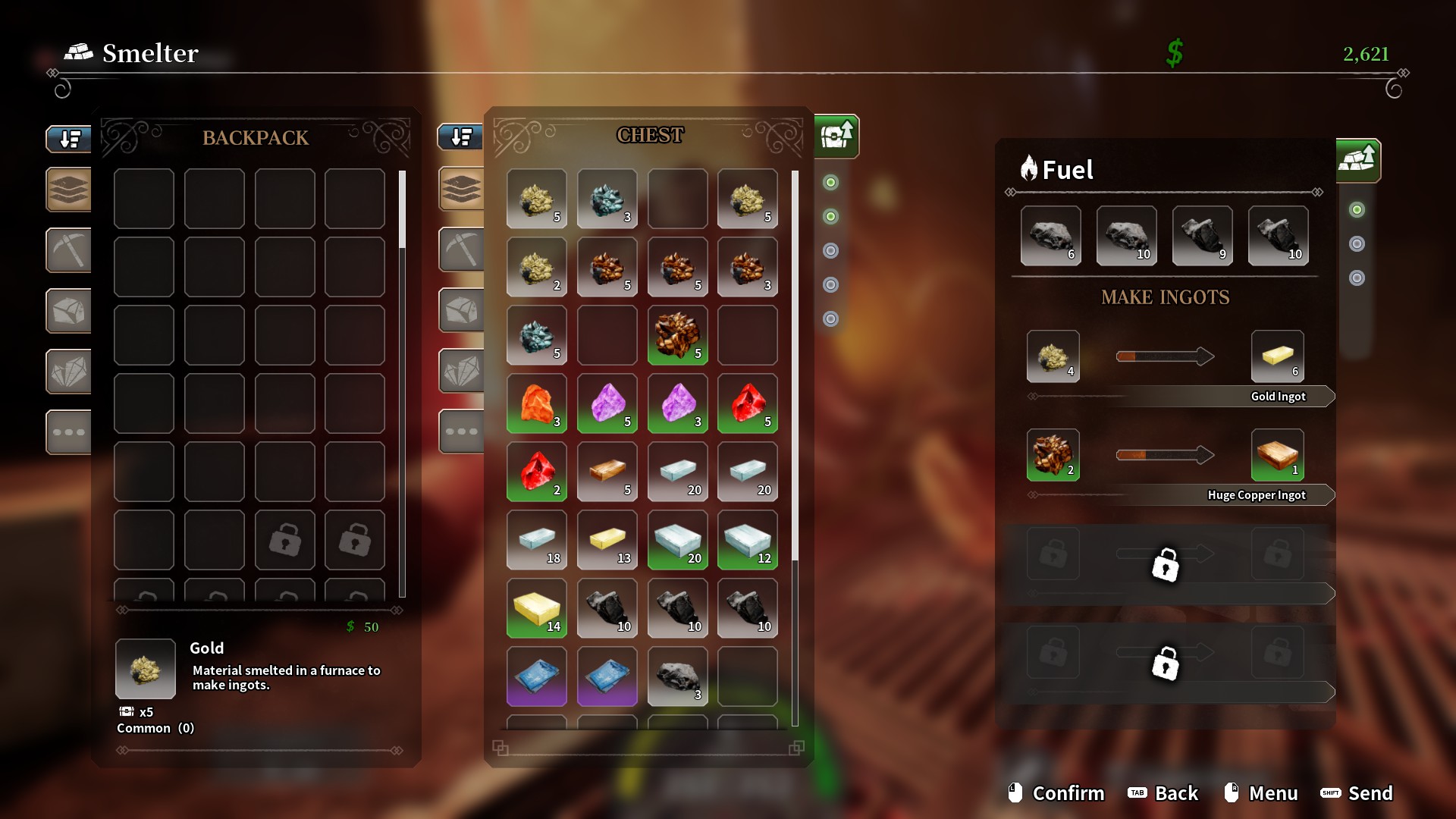Click the first locked ingot recipe padlock
This screenshot has width=1456, height=819.
point(1165,565)
